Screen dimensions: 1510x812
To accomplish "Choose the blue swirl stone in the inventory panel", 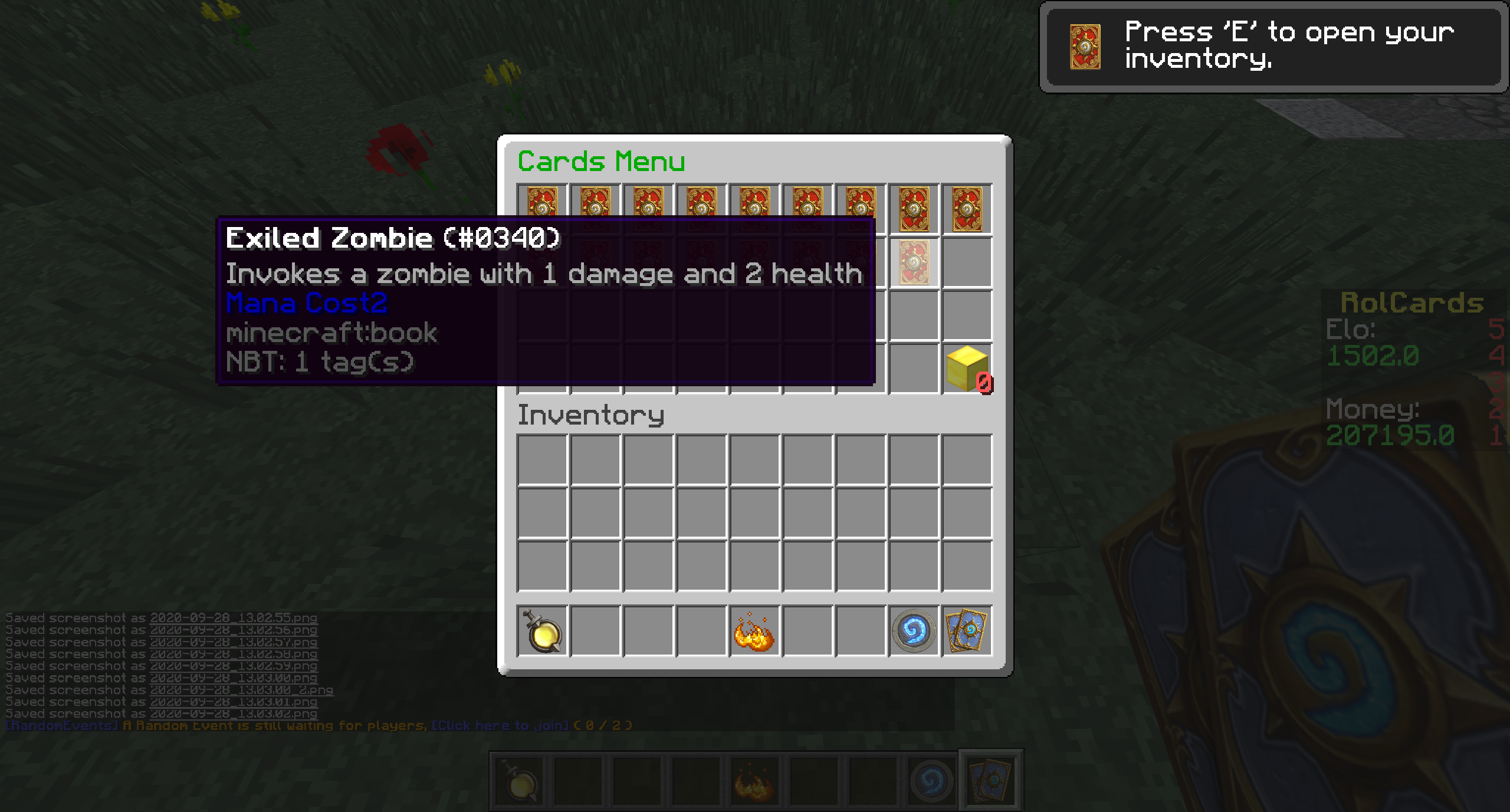I will point(914,632).
